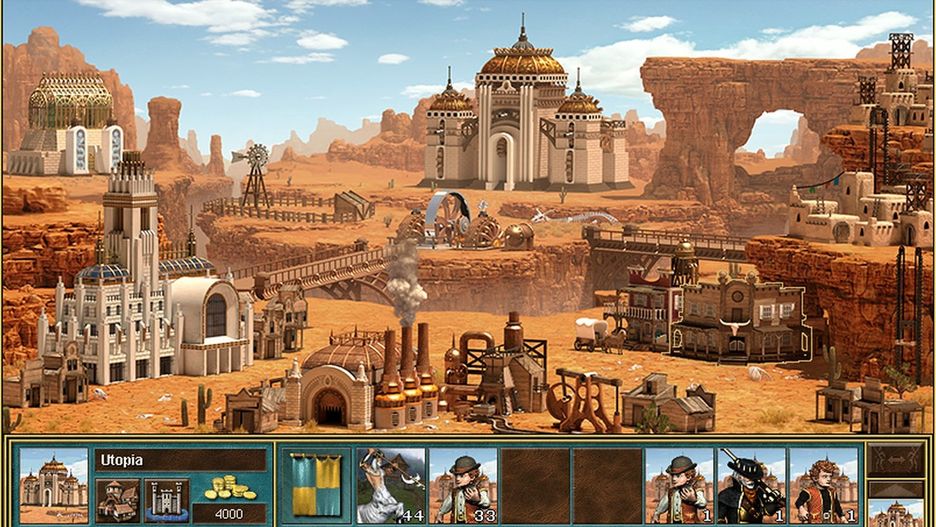Open the castle fort icon
The image size is (936, 527).
[x=166, y=499]
